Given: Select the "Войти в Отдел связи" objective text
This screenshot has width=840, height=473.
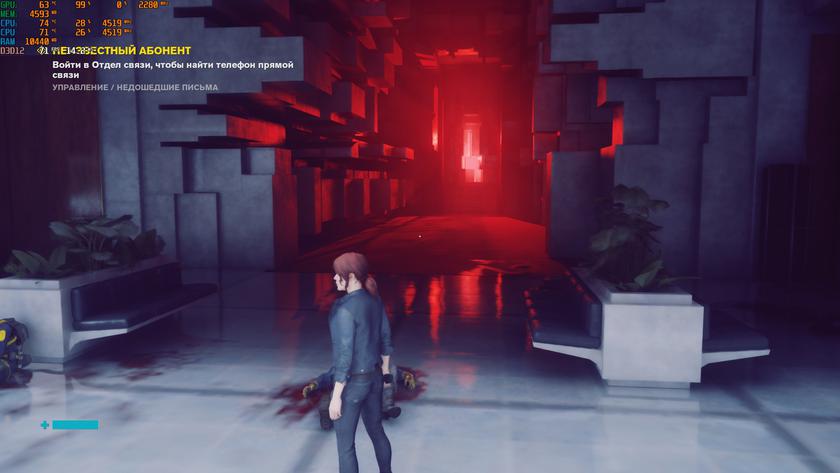Looking at the screenshot, I should tap(172, 70).
